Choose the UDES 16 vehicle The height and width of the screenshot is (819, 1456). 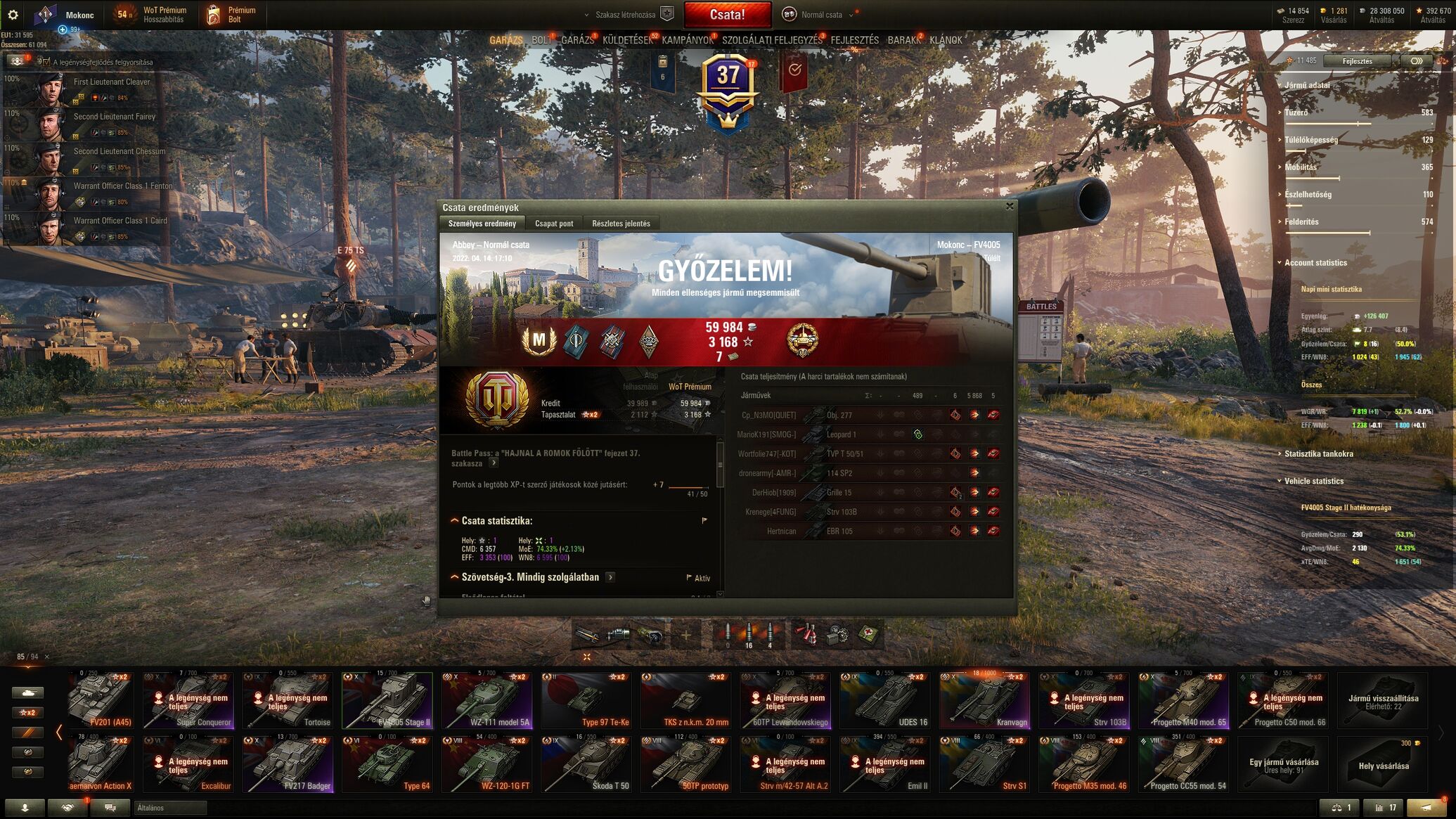(x=884, y=700)
